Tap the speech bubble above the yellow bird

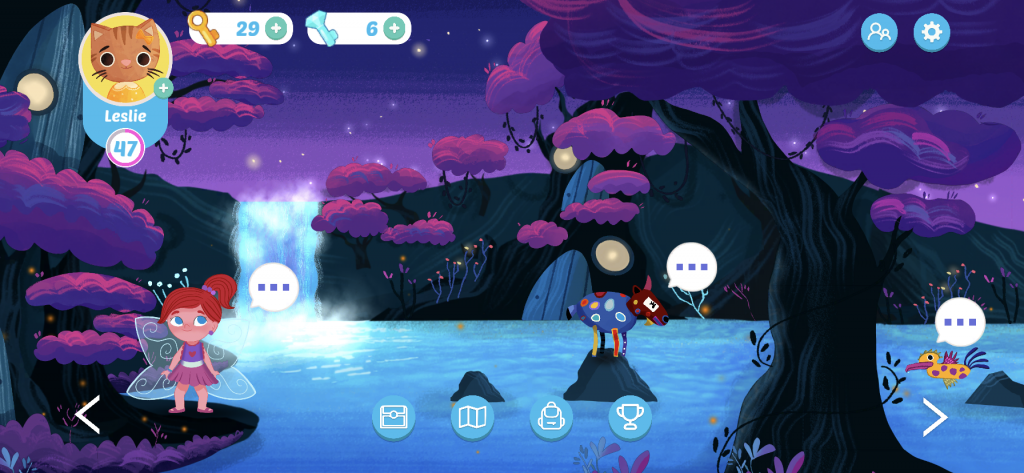[960, 322]
